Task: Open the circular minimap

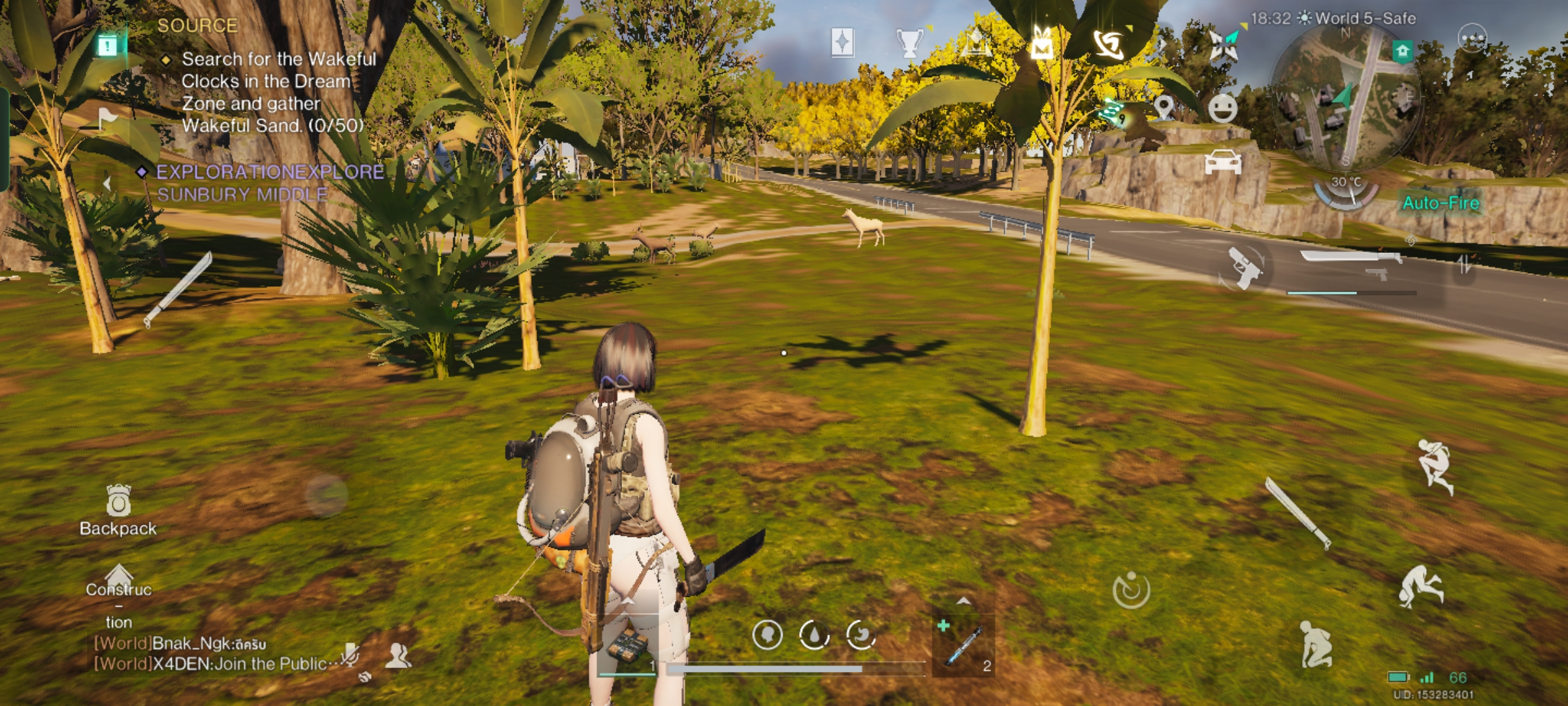Action: click(1346, 98)
